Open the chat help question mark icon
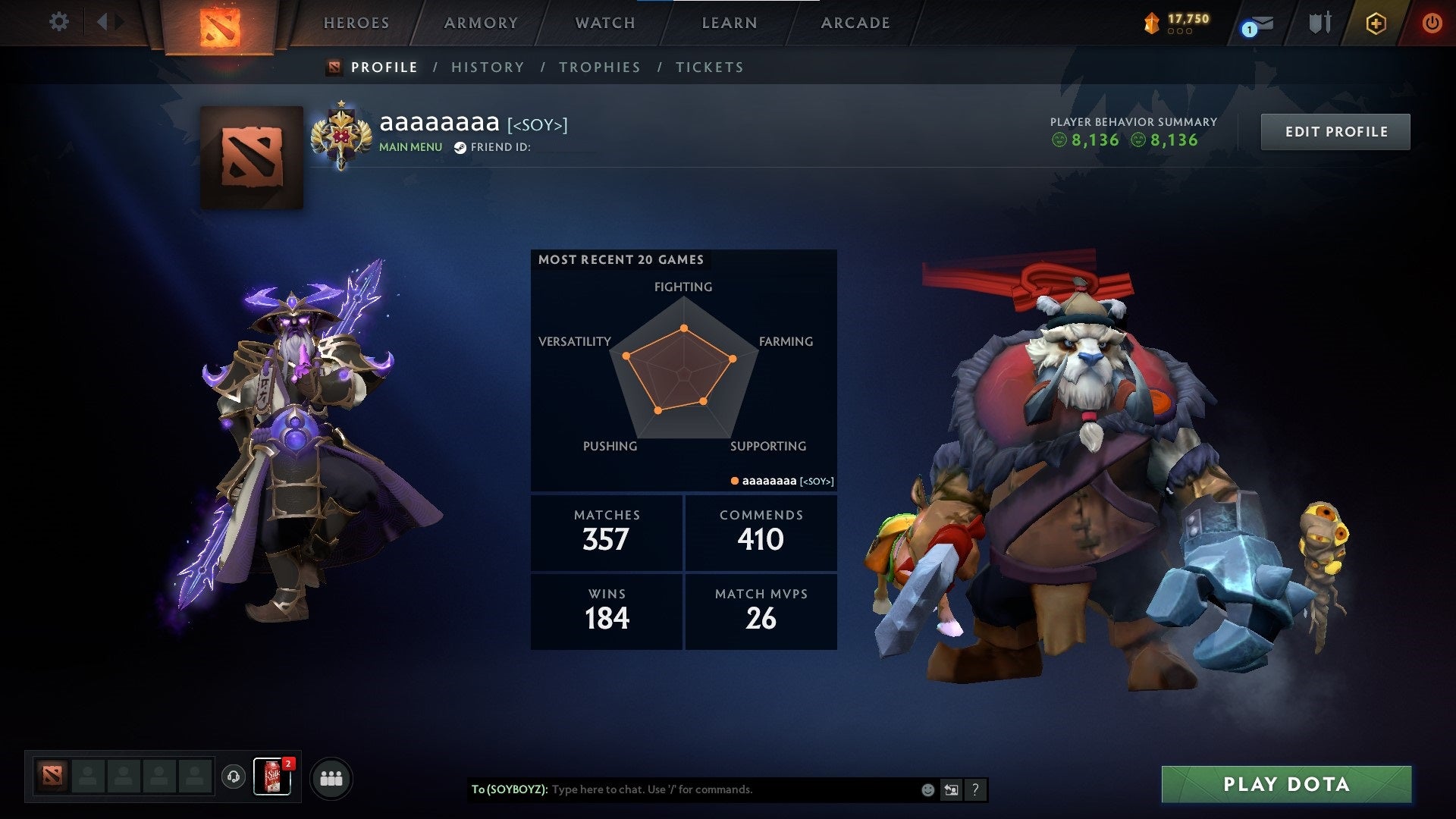1456x819 pixels. (x=975, y=789)
